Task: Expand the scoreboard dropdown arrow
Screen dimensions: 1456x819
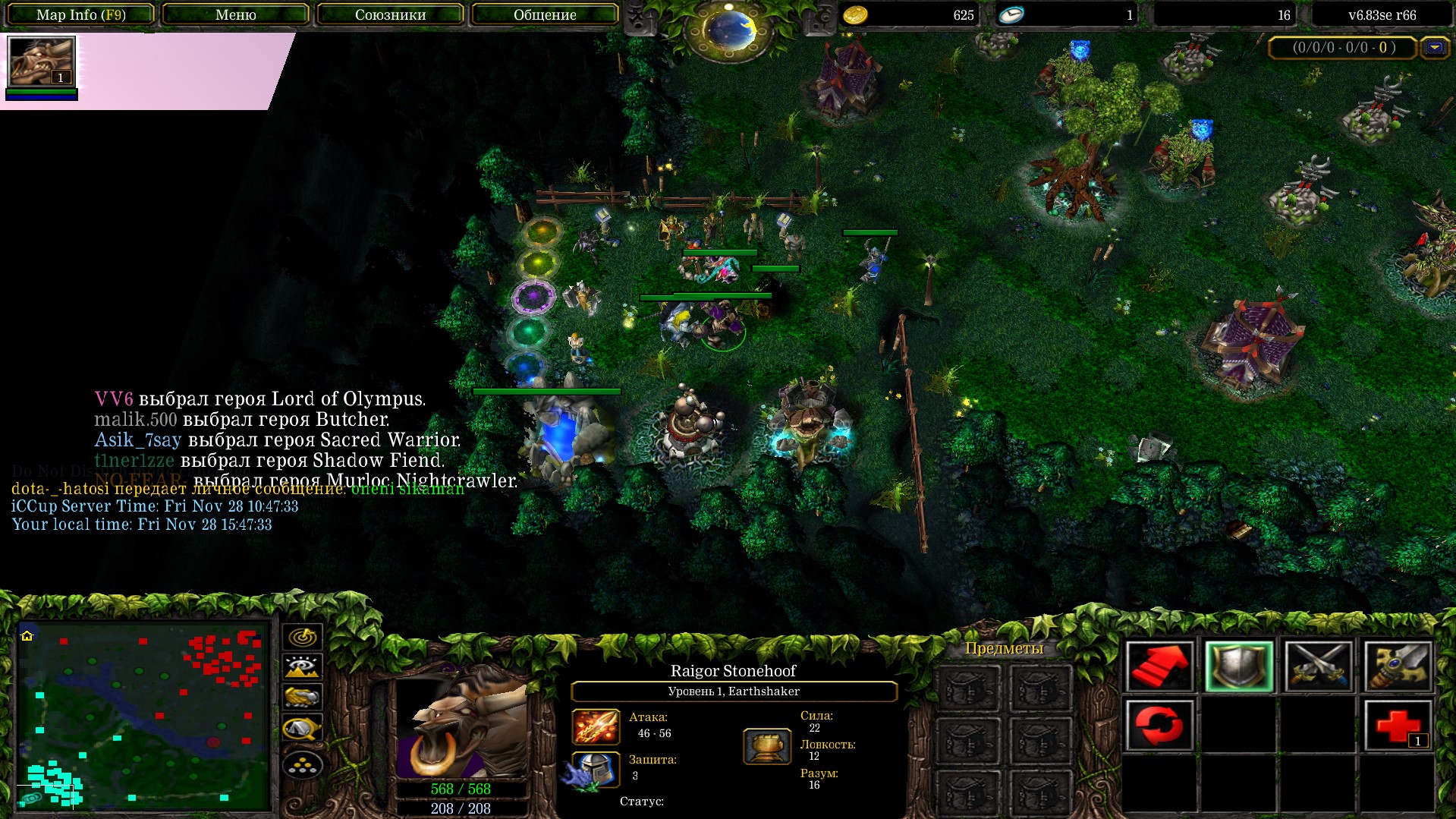Action: click(1434, 48)
